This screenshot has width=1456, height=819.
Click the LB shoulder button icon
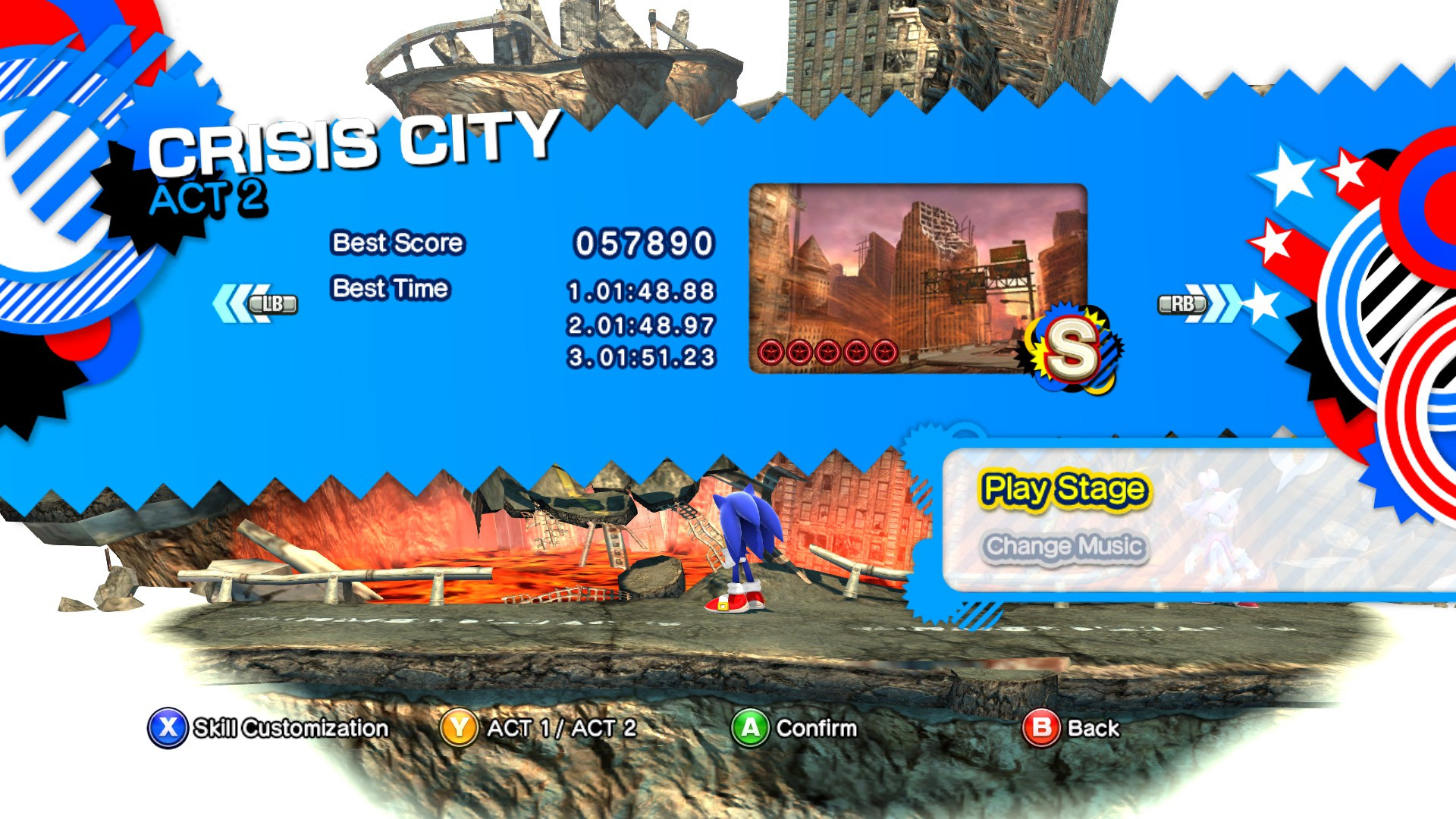click(x=275, y=303)
